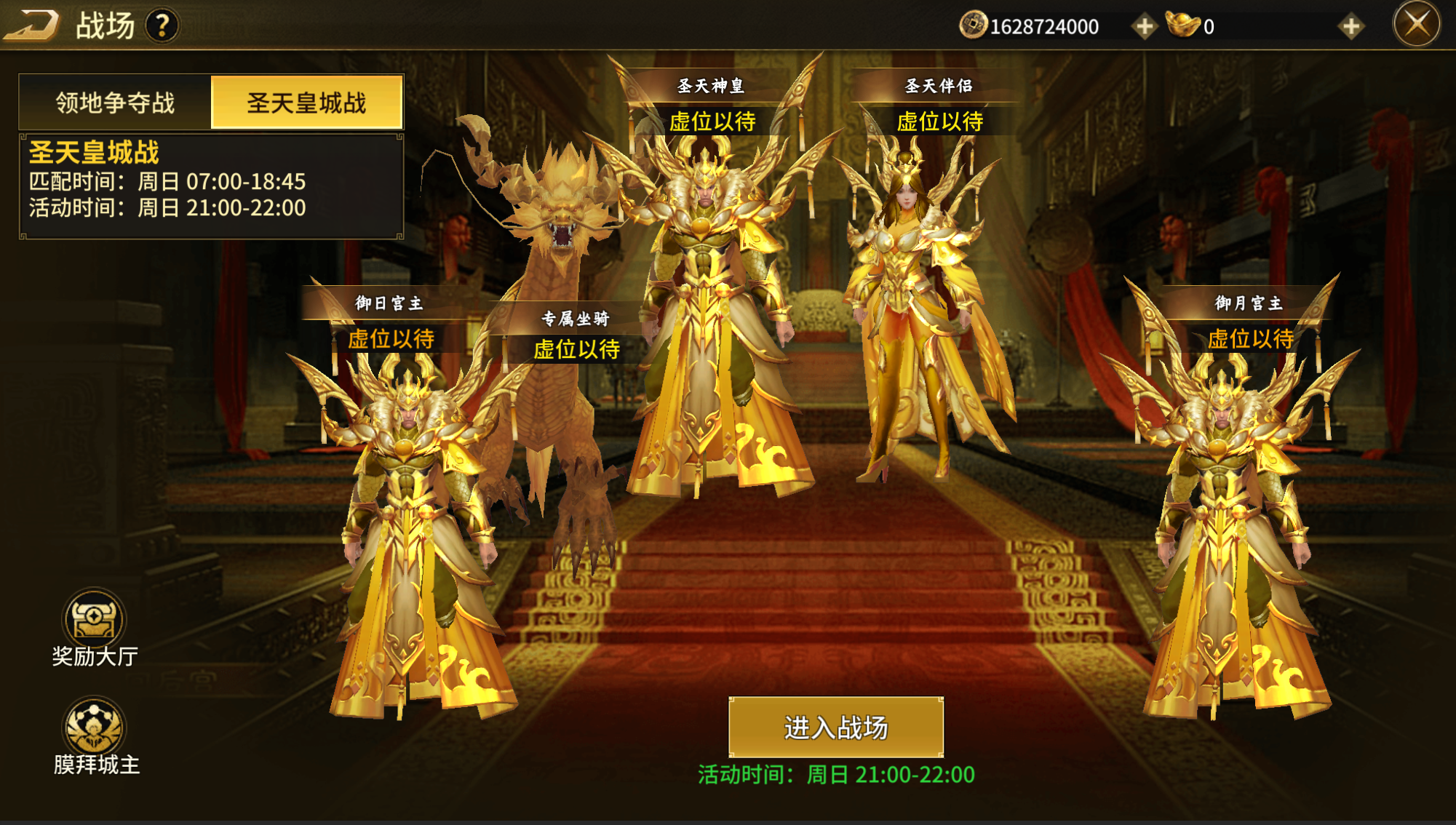Select the 圣天皇城战 tab
This screenshot has height=825, width=1456.
pos(306,103)
